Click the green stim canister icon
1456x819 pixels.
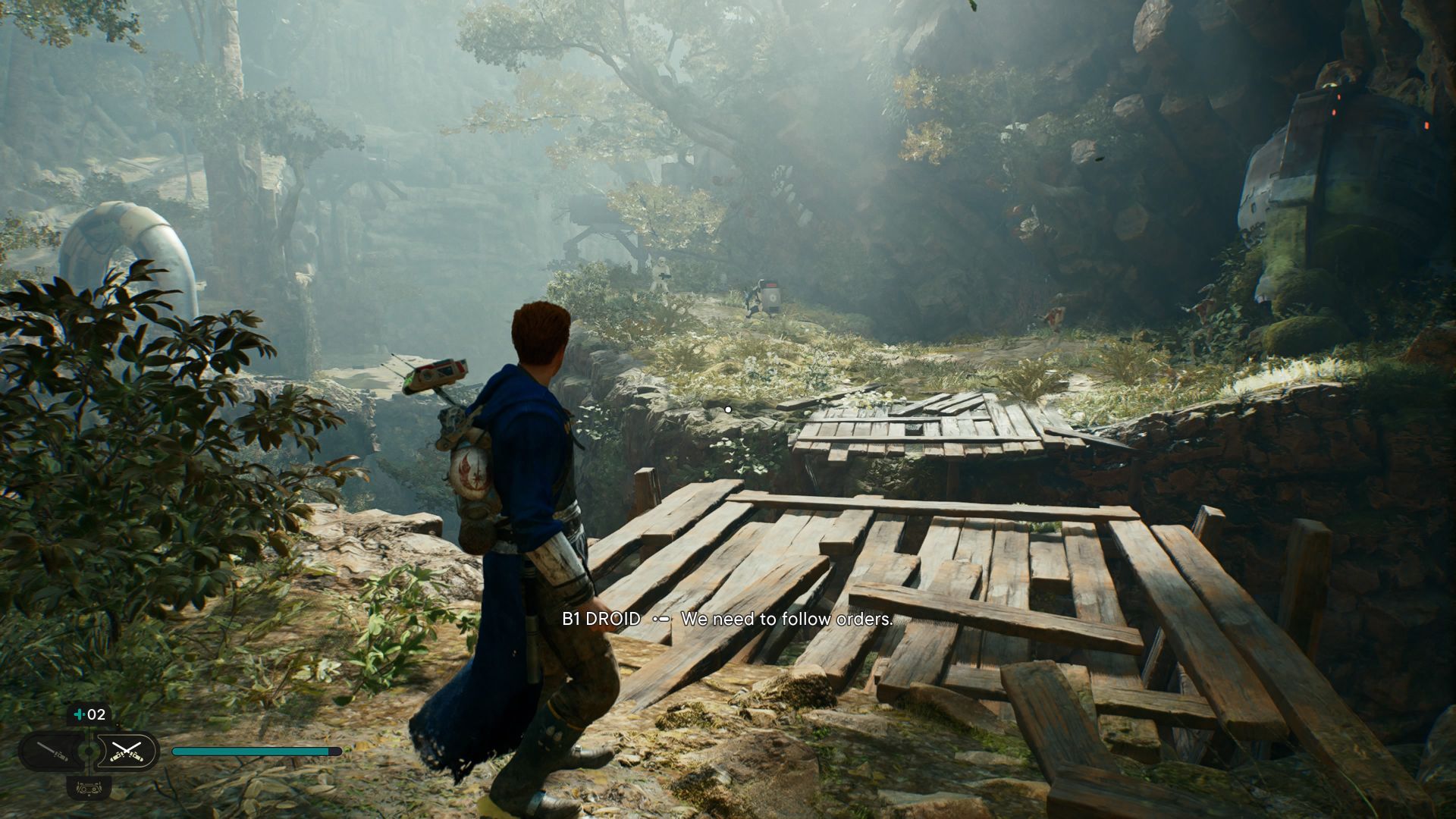point(78,714)
